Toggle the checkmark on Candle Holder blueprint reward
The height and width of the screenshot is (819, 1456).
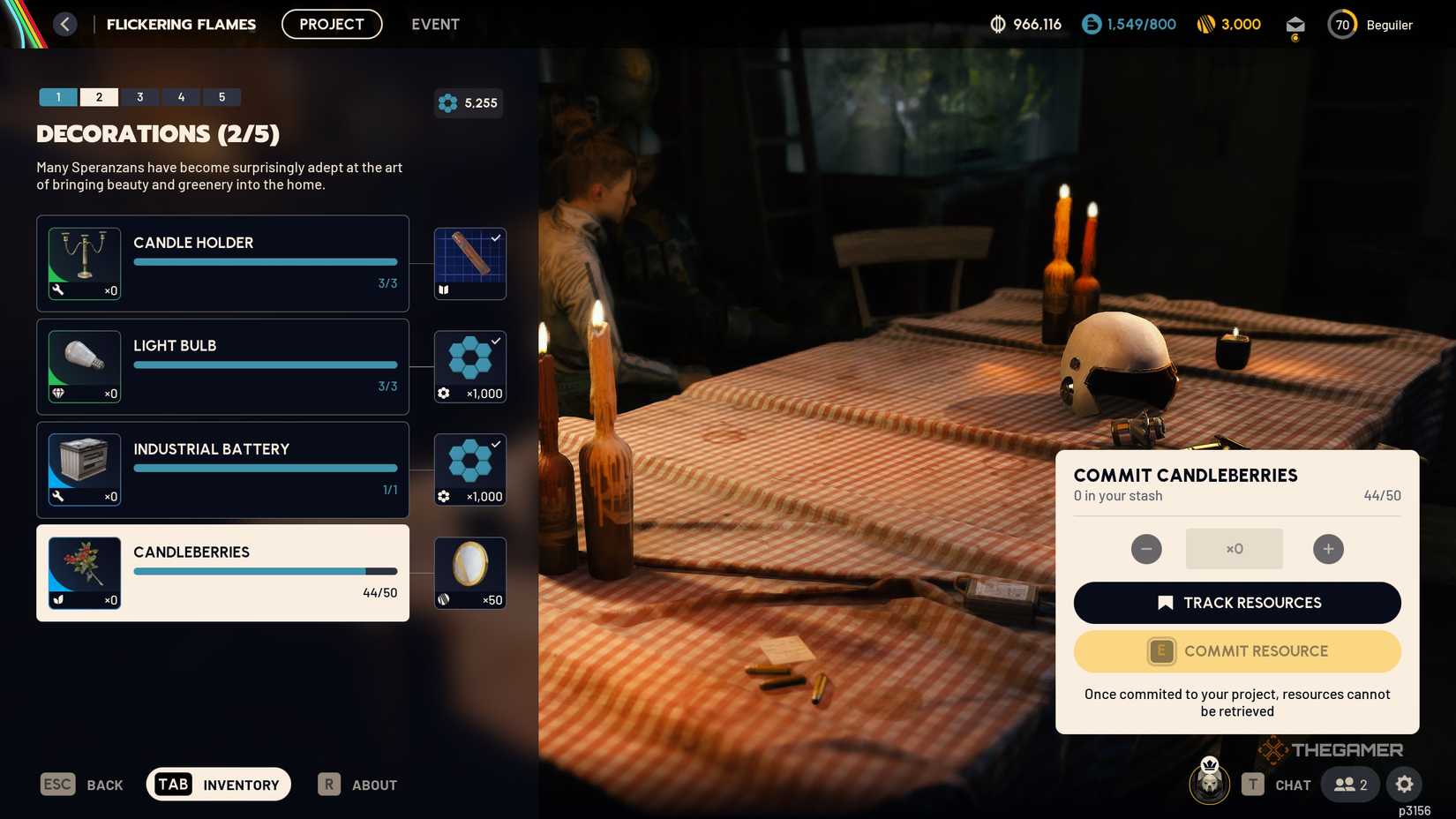(495, 237)
